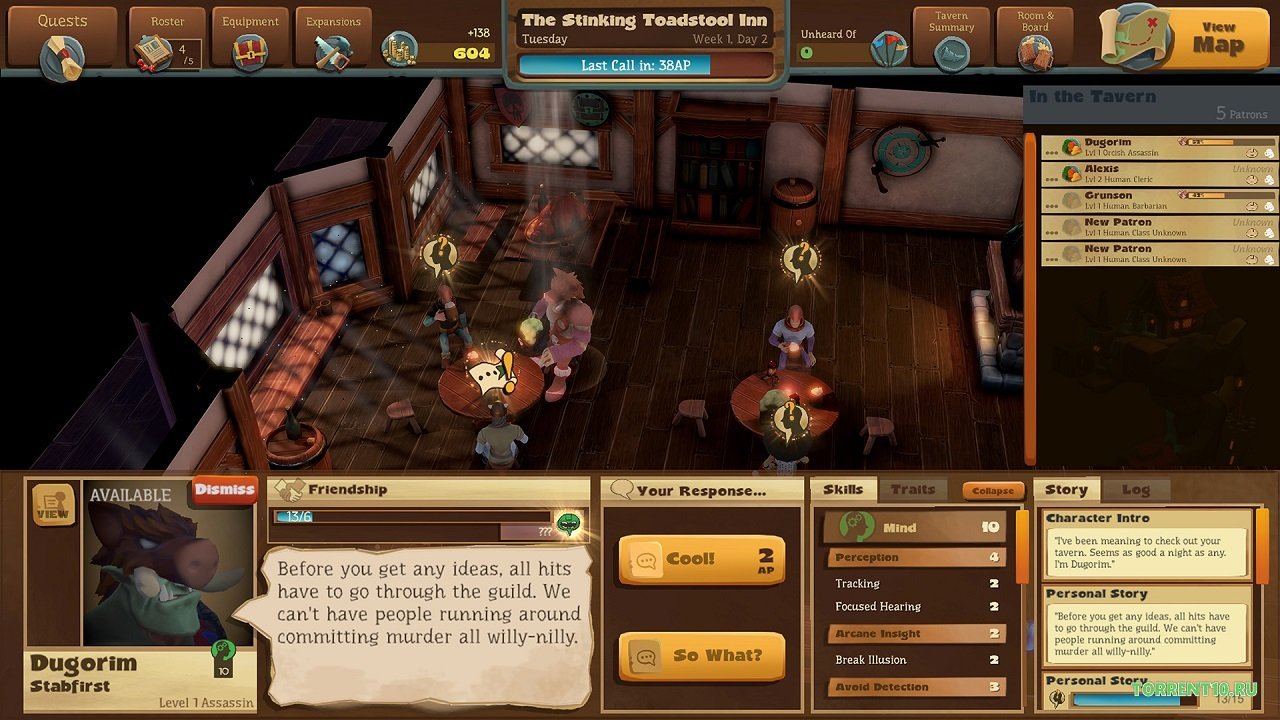Click the skull icon on Dugorim's patron row
Screen dimensions: 1280x720
(1270, 153)
